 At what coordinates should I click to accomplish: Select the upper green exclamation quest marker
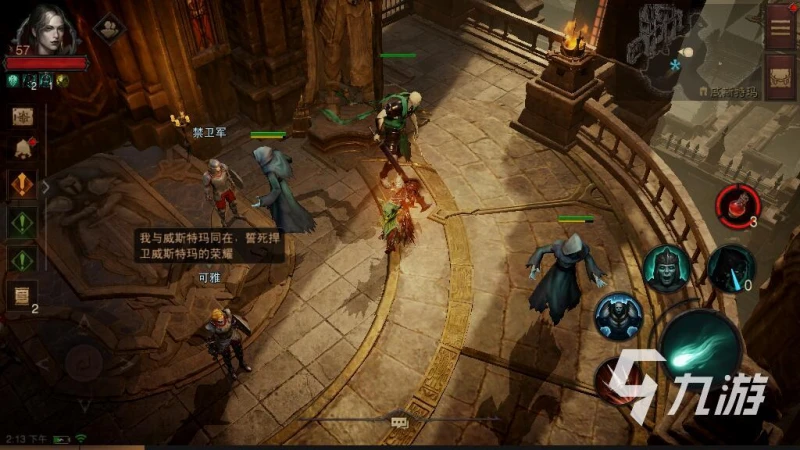click(22, 222)
